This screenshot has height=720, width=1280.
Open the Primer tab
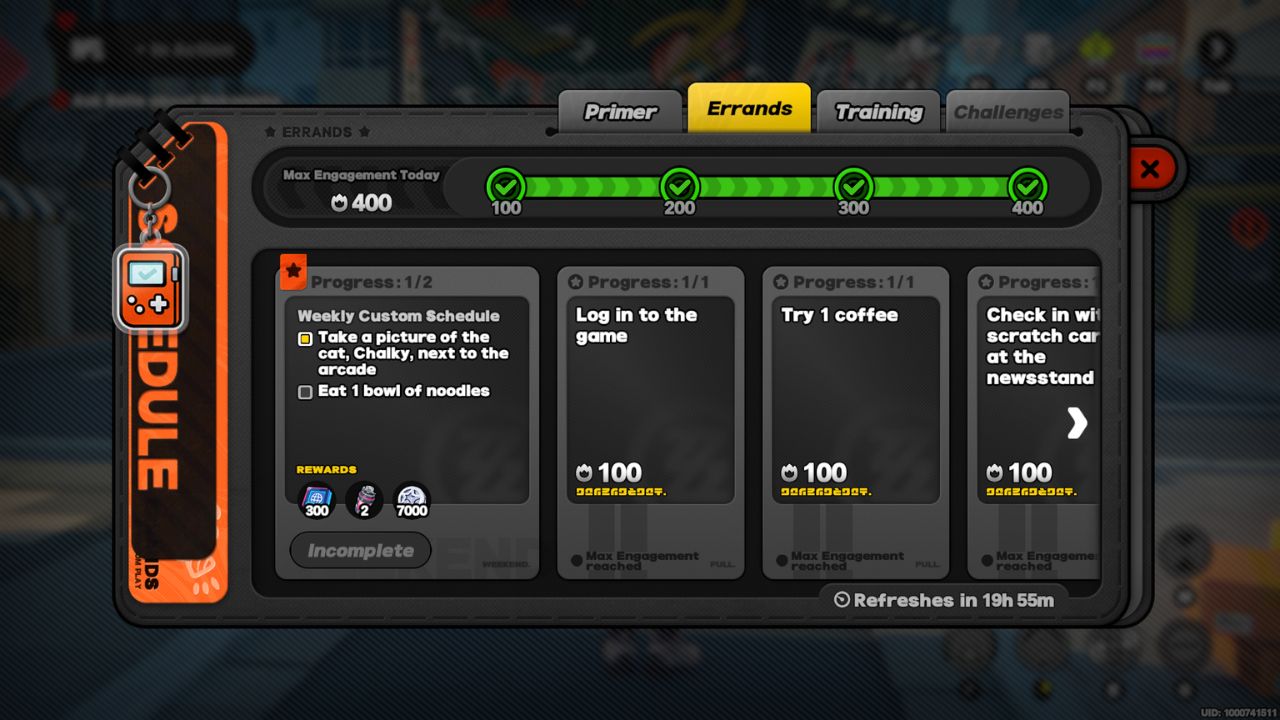(620, 111)
